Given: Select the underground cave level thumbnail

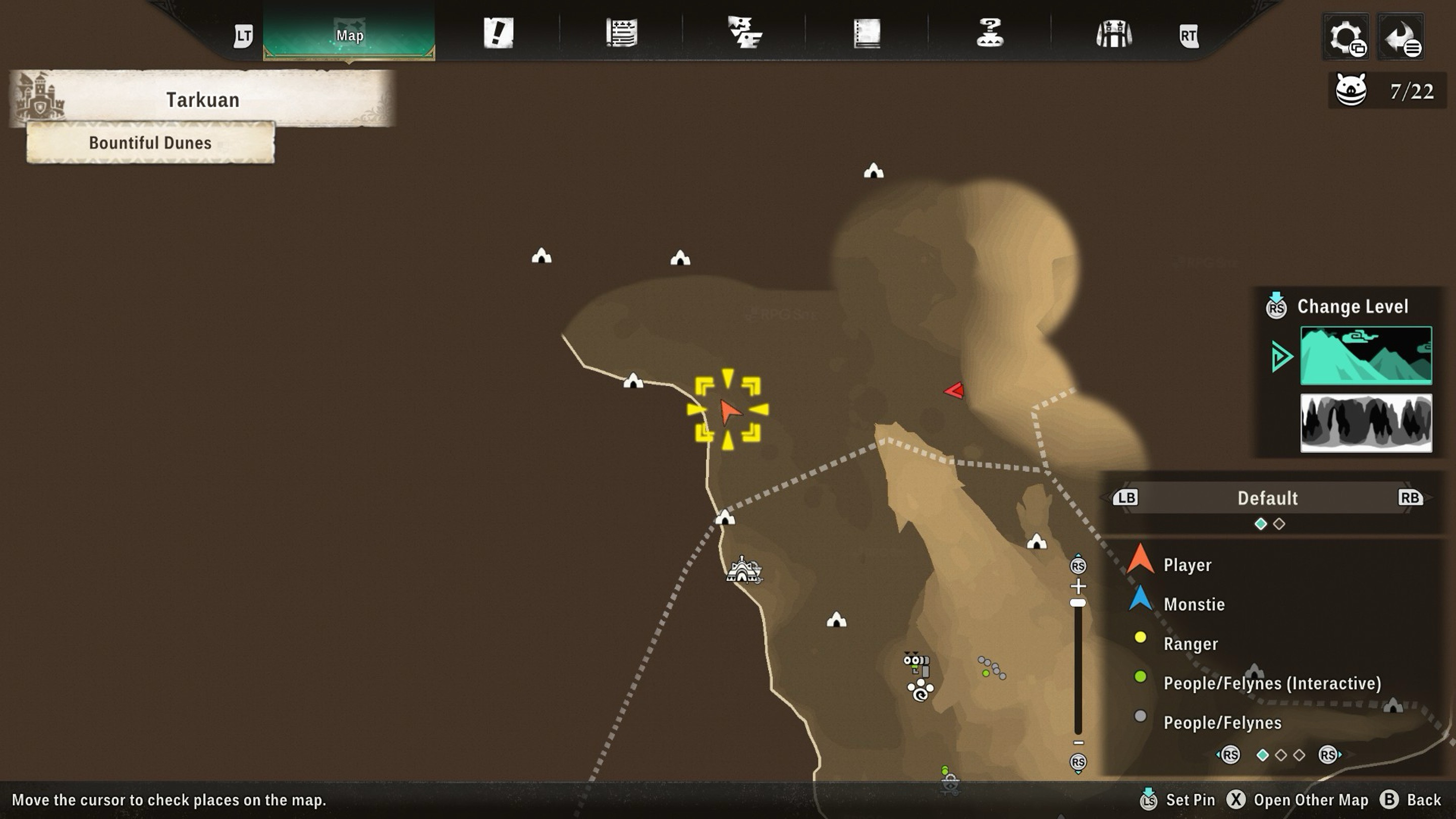Looking at the screenshot, I should pyautogui.click(x=1366, y=423).
